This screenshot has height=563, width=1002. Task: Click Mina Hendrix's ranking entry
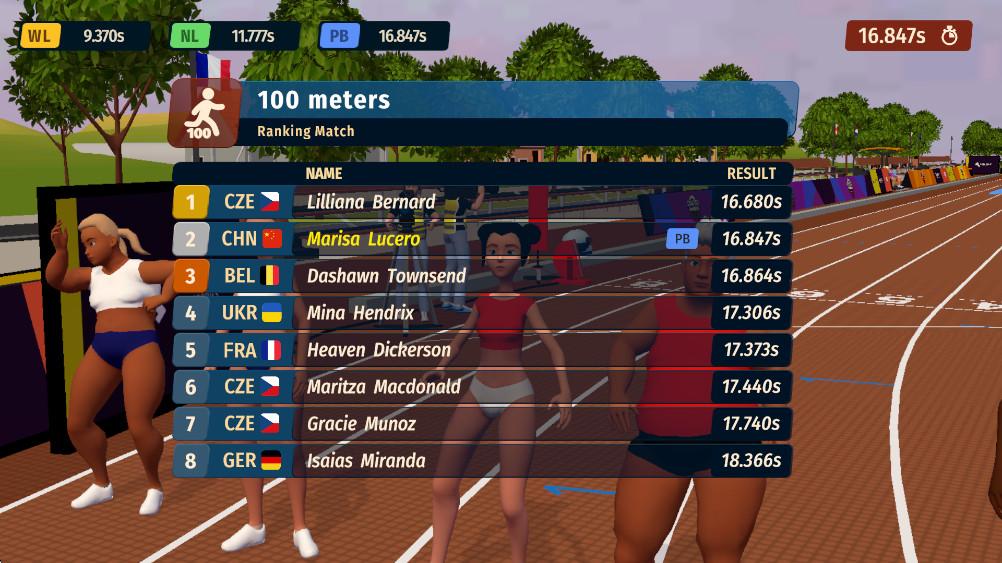click(482, 313)
